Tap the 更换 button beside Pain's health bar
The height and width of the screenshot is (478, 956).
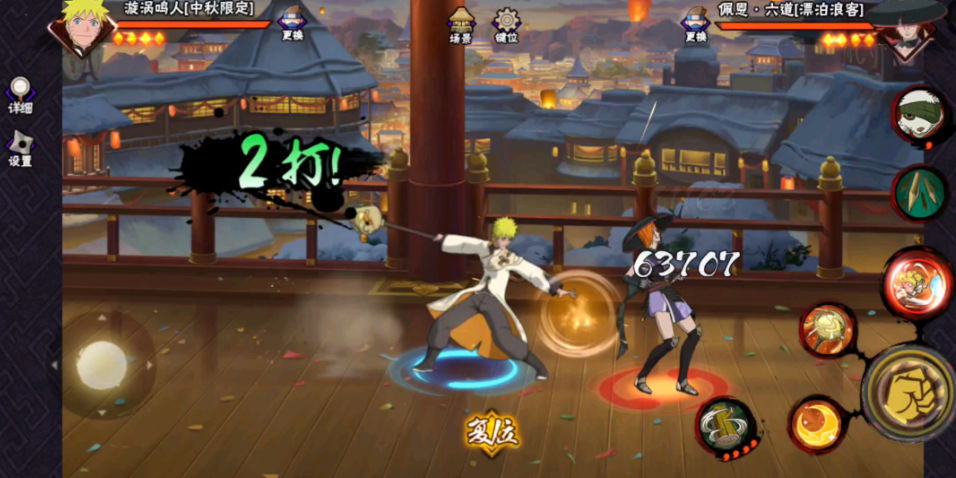click(x=696, y=24)
